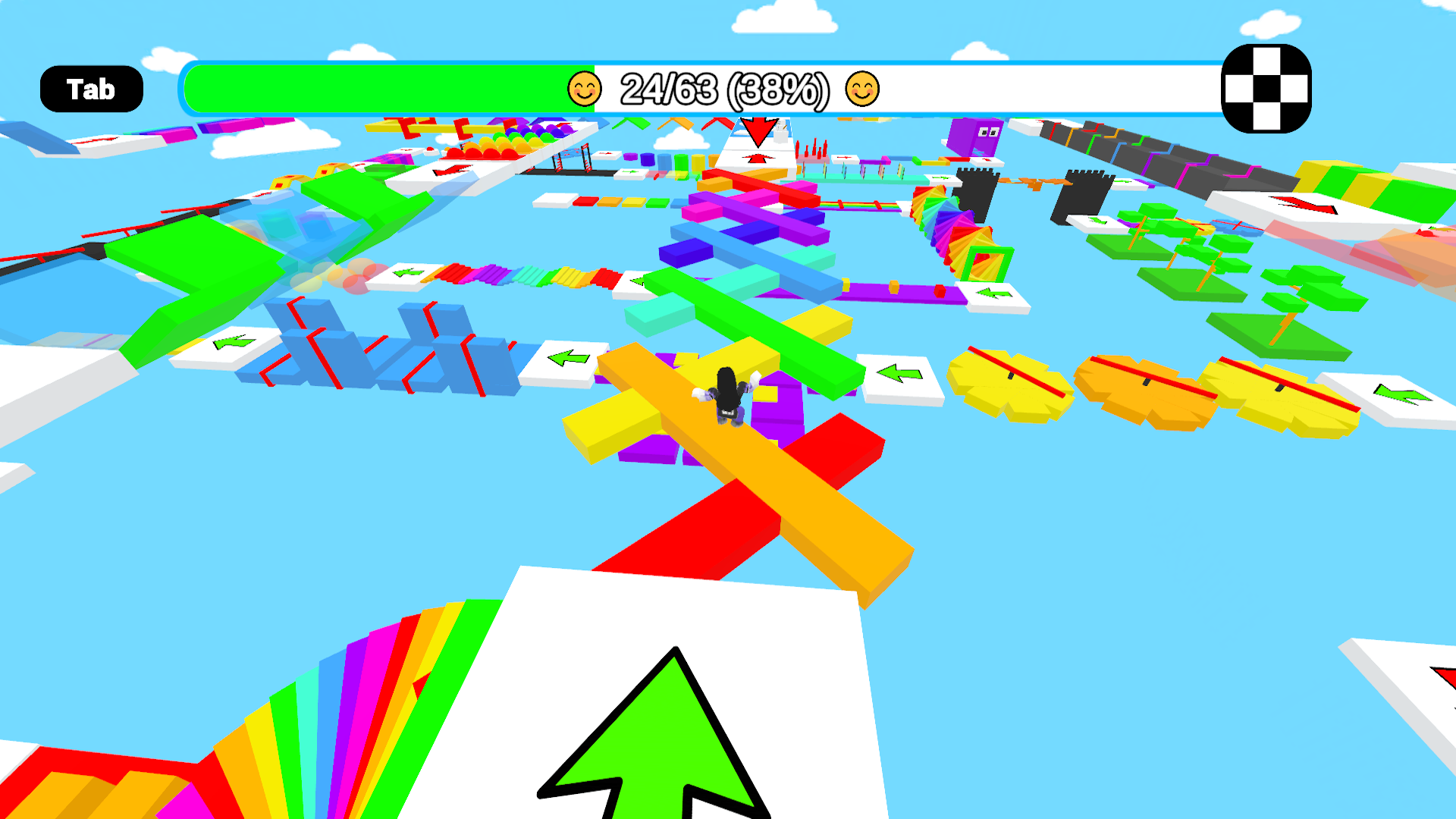1456x819 pixels.
Task: Toggle the Tab menu button
Action: click(90, 88)
